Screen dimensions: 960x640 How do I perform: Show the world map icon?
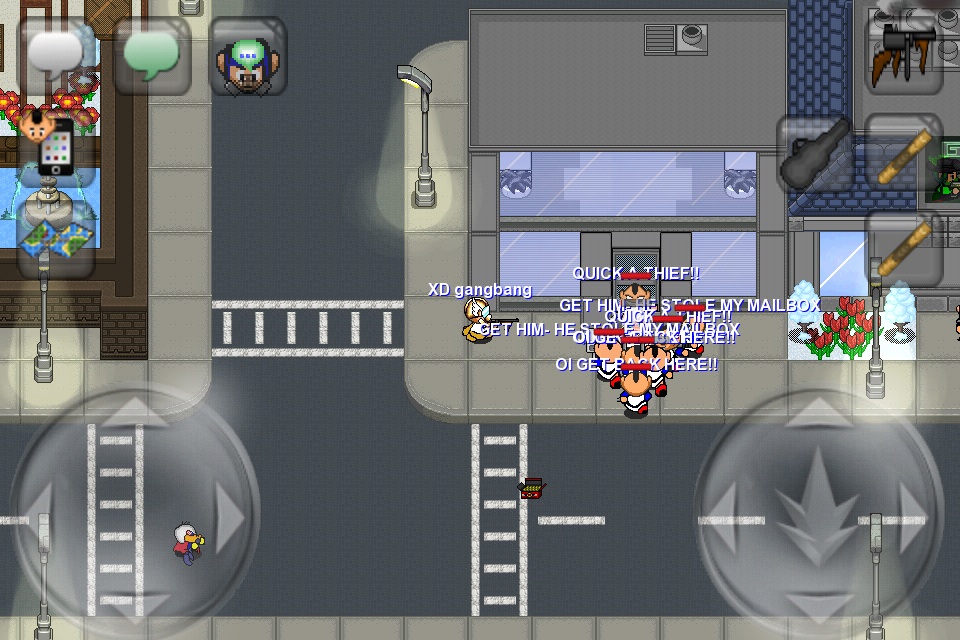[x=56, y=240]
